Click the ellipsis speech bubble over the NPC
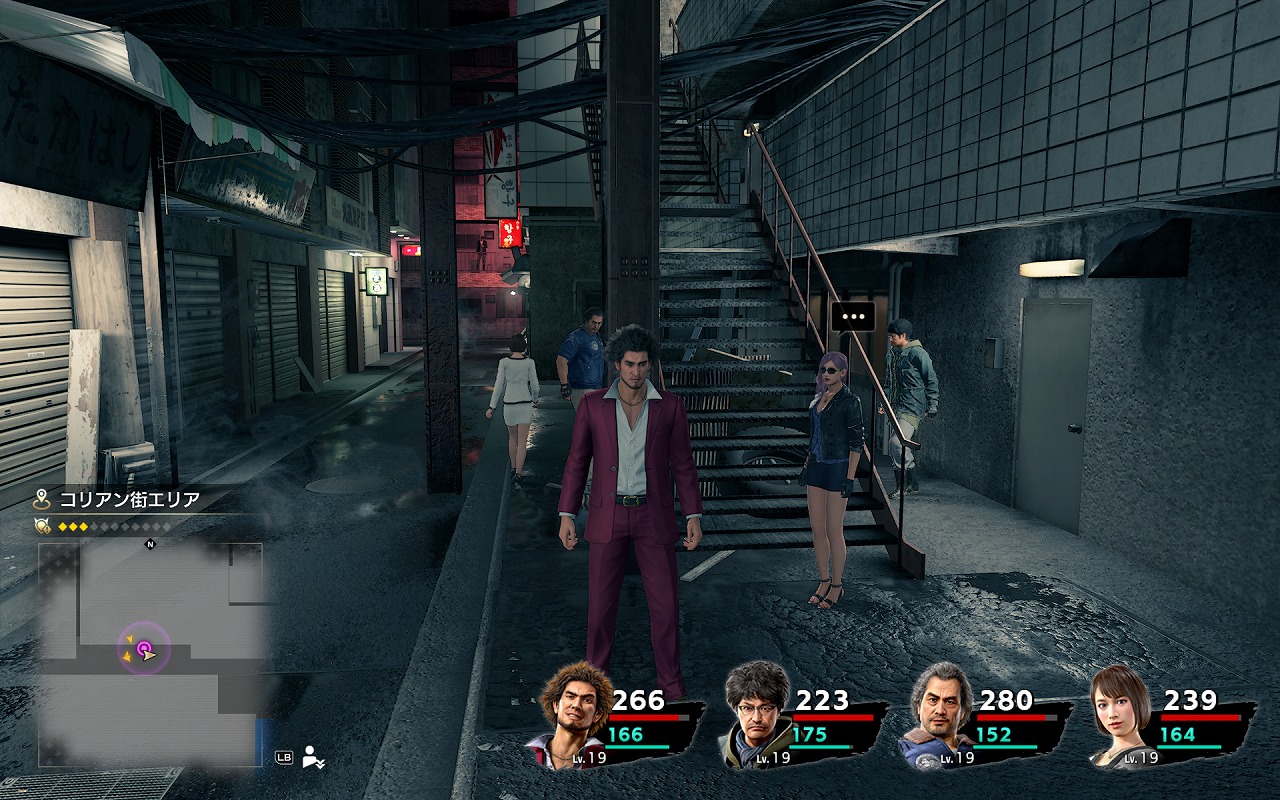This screenshot has height=800, width=1280. click(x=853, y=316)
